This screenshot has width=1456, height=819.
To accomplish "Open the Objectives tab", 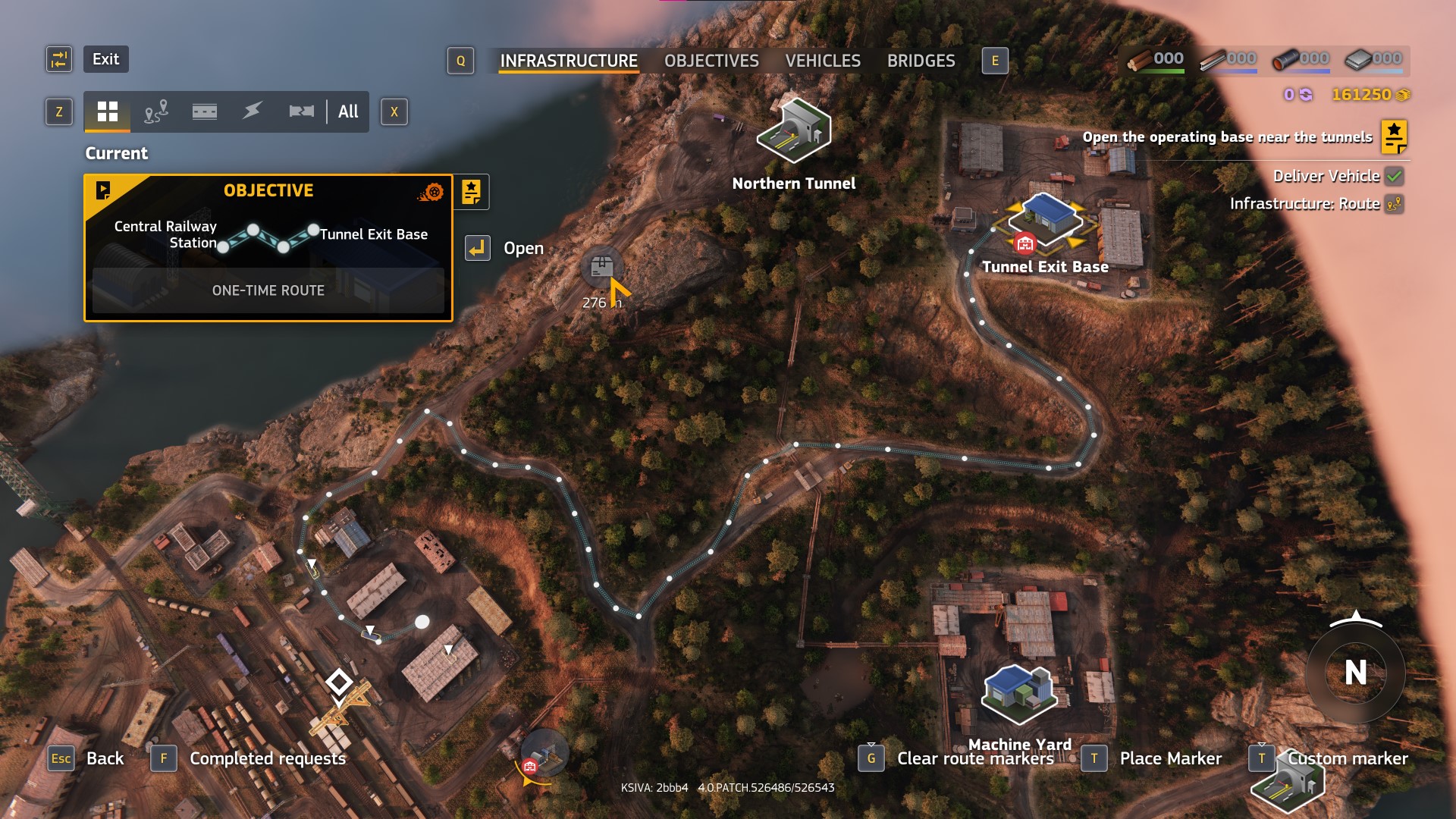I will [x=711, y=61].
